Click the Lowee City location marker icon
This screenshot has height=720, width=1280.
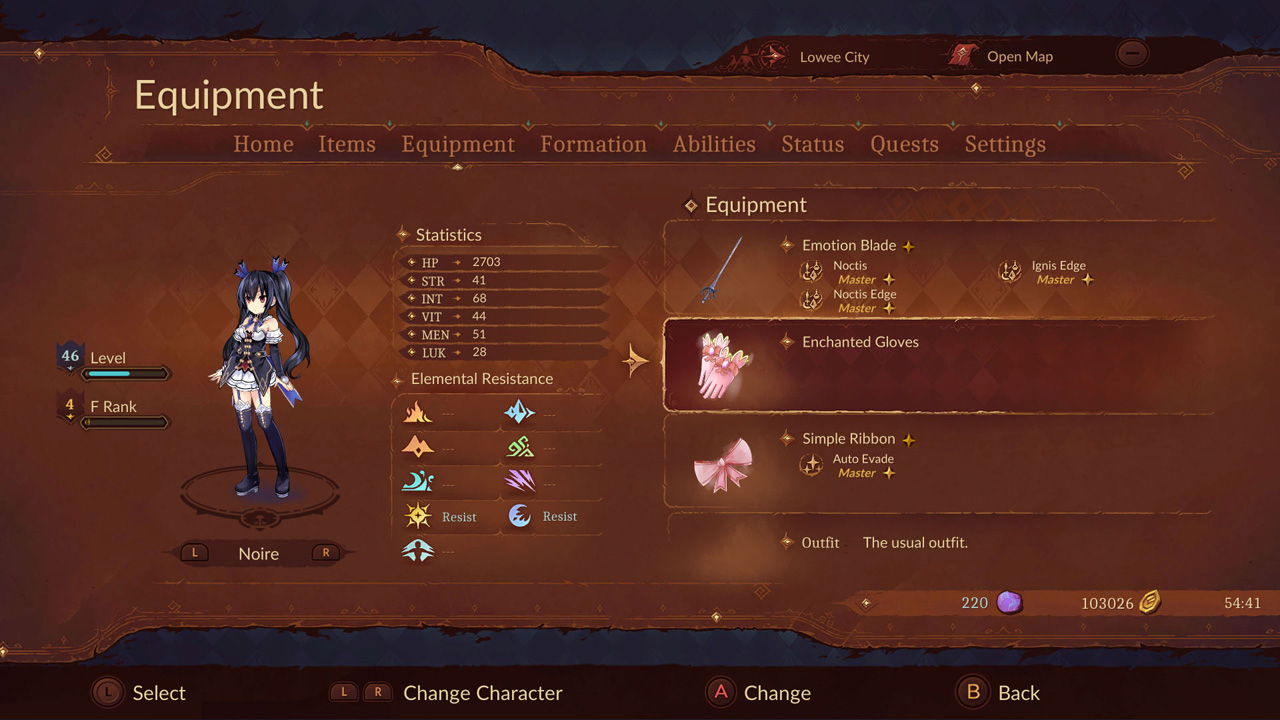[770, 56]
